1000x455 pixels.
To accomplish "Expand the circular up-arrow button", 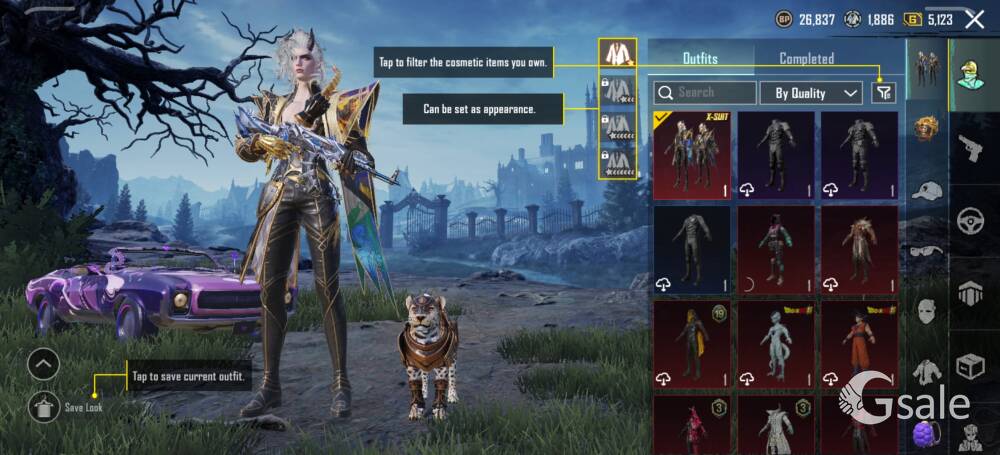I will (44, 364).
